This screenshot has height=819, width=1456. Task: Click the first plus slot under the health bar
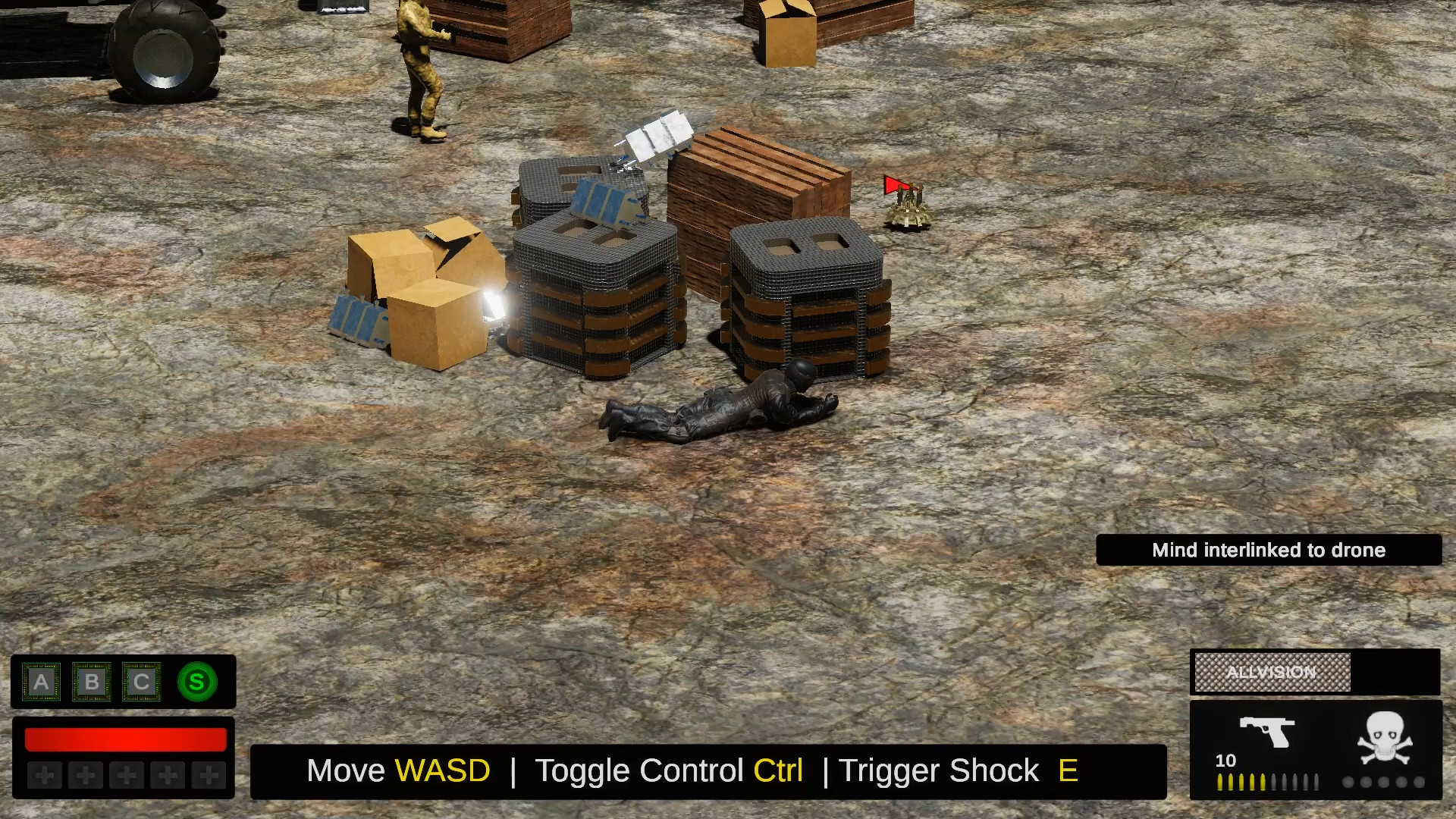click(45, 776)
